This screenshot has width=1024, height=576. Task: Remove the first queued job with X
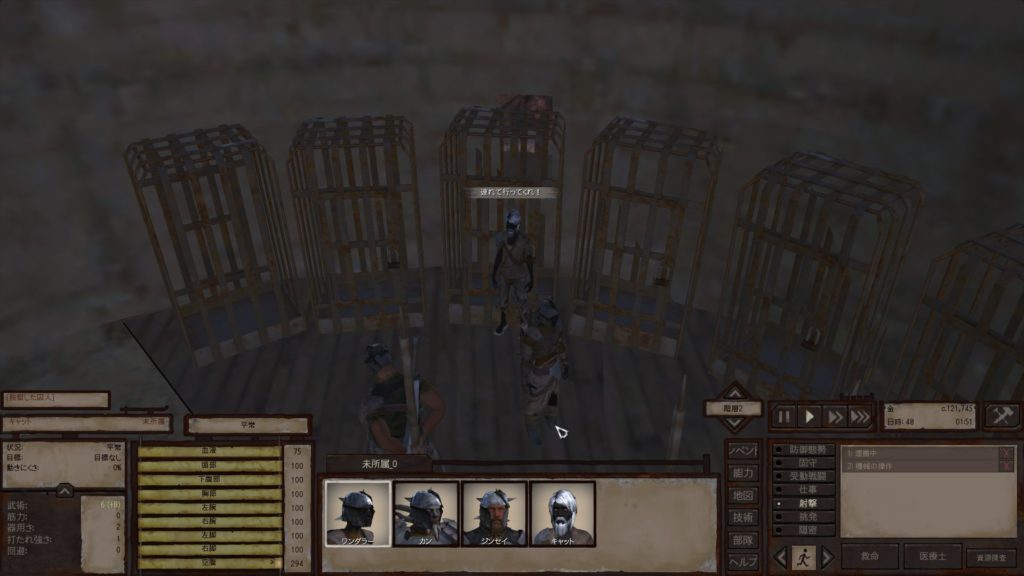(1006, 453)
